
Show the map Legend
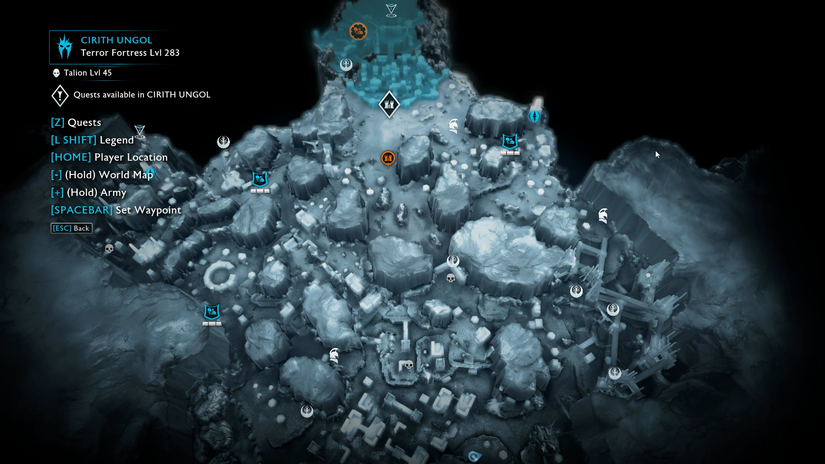[x=91, y=140]
